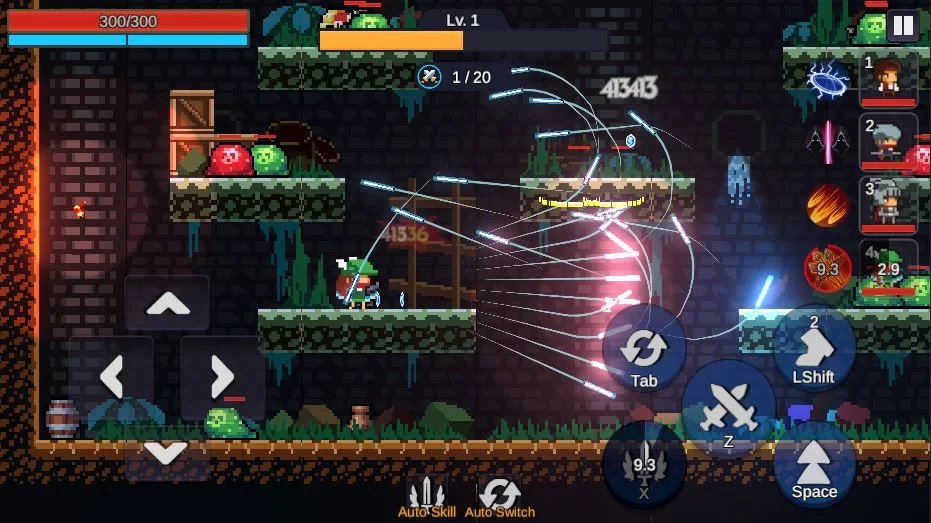The width and height of the screenshot is (931, 523).
Task: Toggle Auto Skill
Action: click(x=427, y=496)
